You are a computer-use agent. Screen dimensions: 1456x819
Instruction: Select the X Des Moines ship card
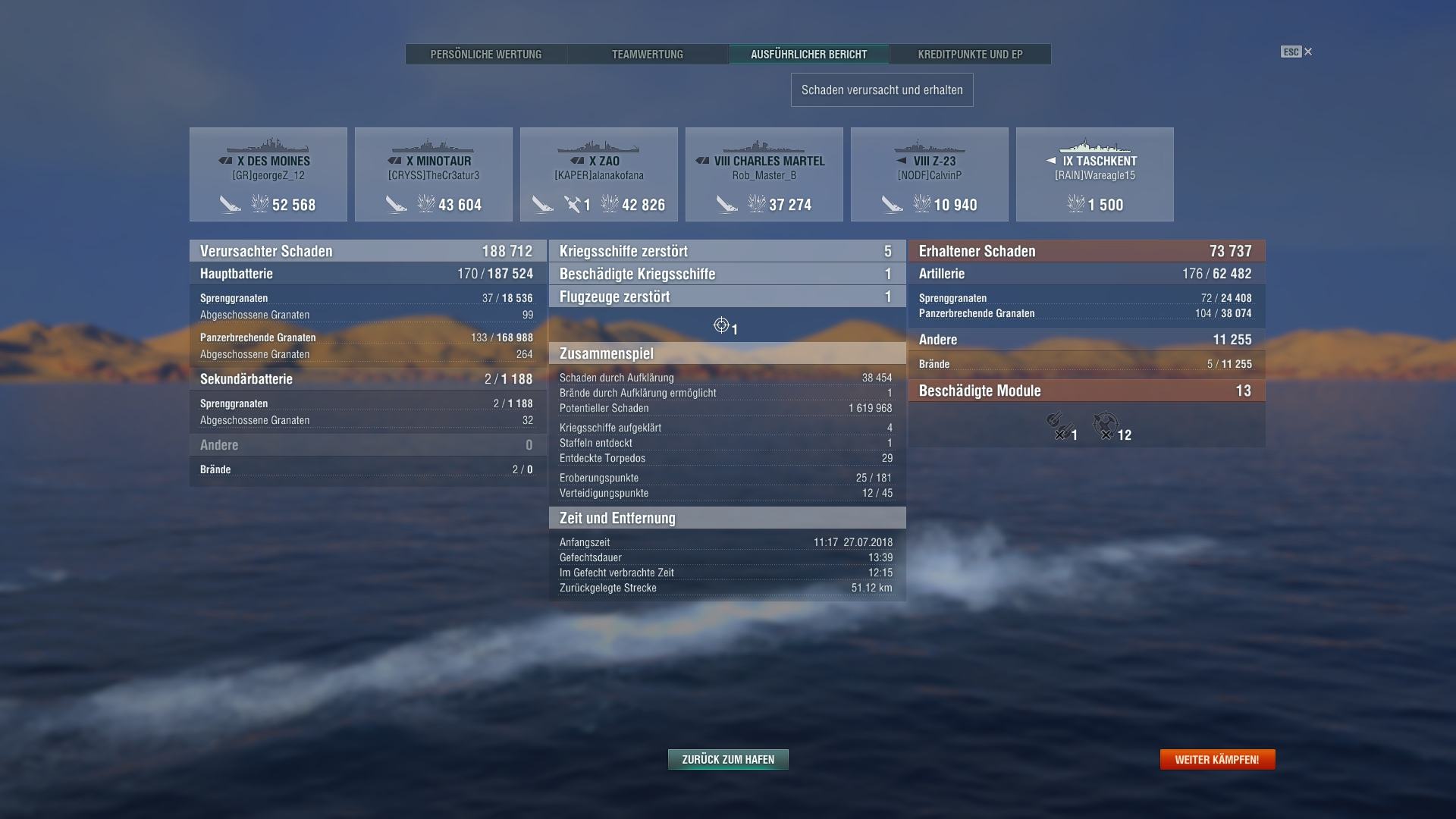(268, 174)
